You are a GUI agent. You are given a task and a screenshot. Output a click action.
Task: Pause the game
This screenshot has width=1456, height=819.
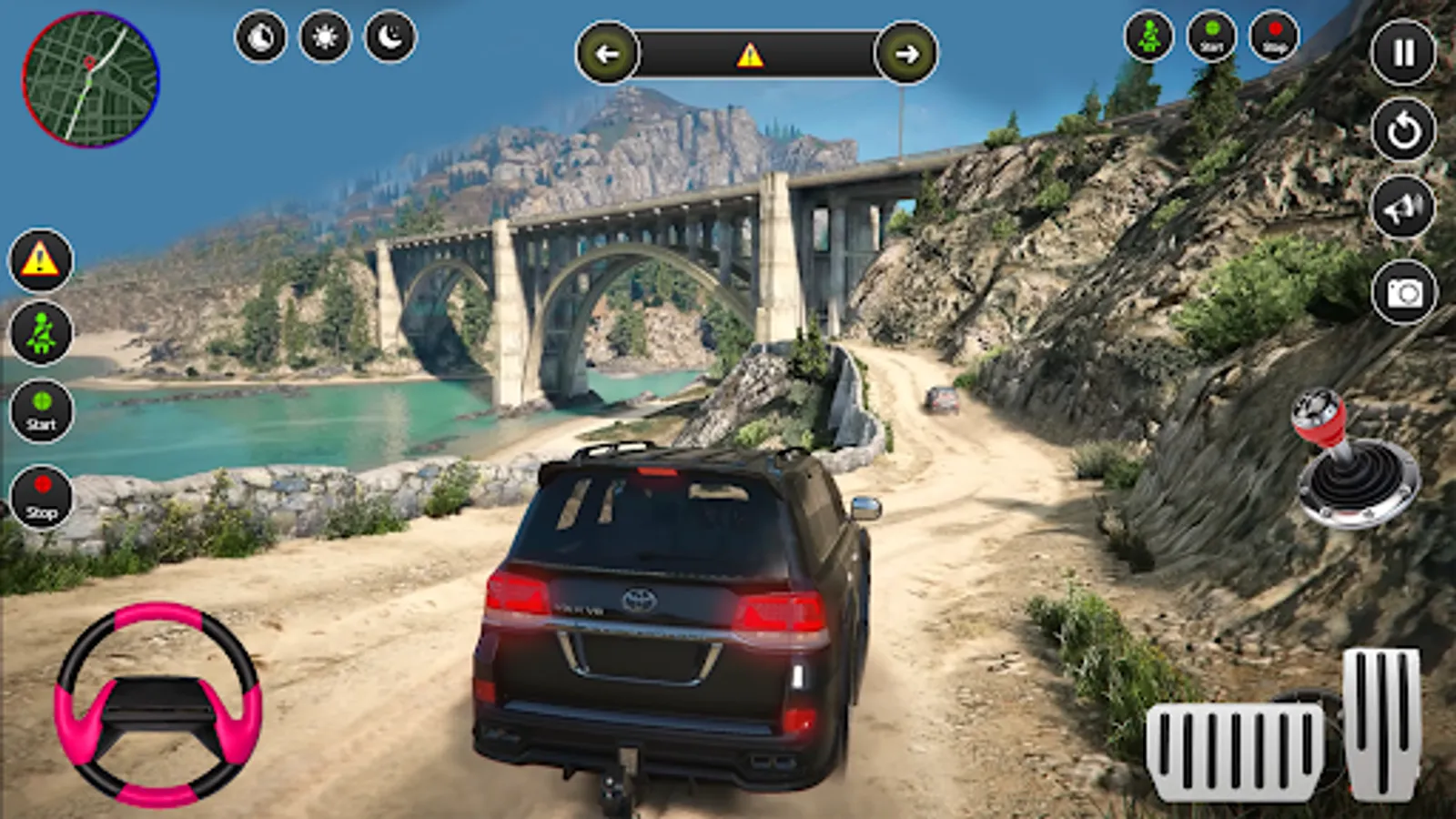(x=1403, y=53)
